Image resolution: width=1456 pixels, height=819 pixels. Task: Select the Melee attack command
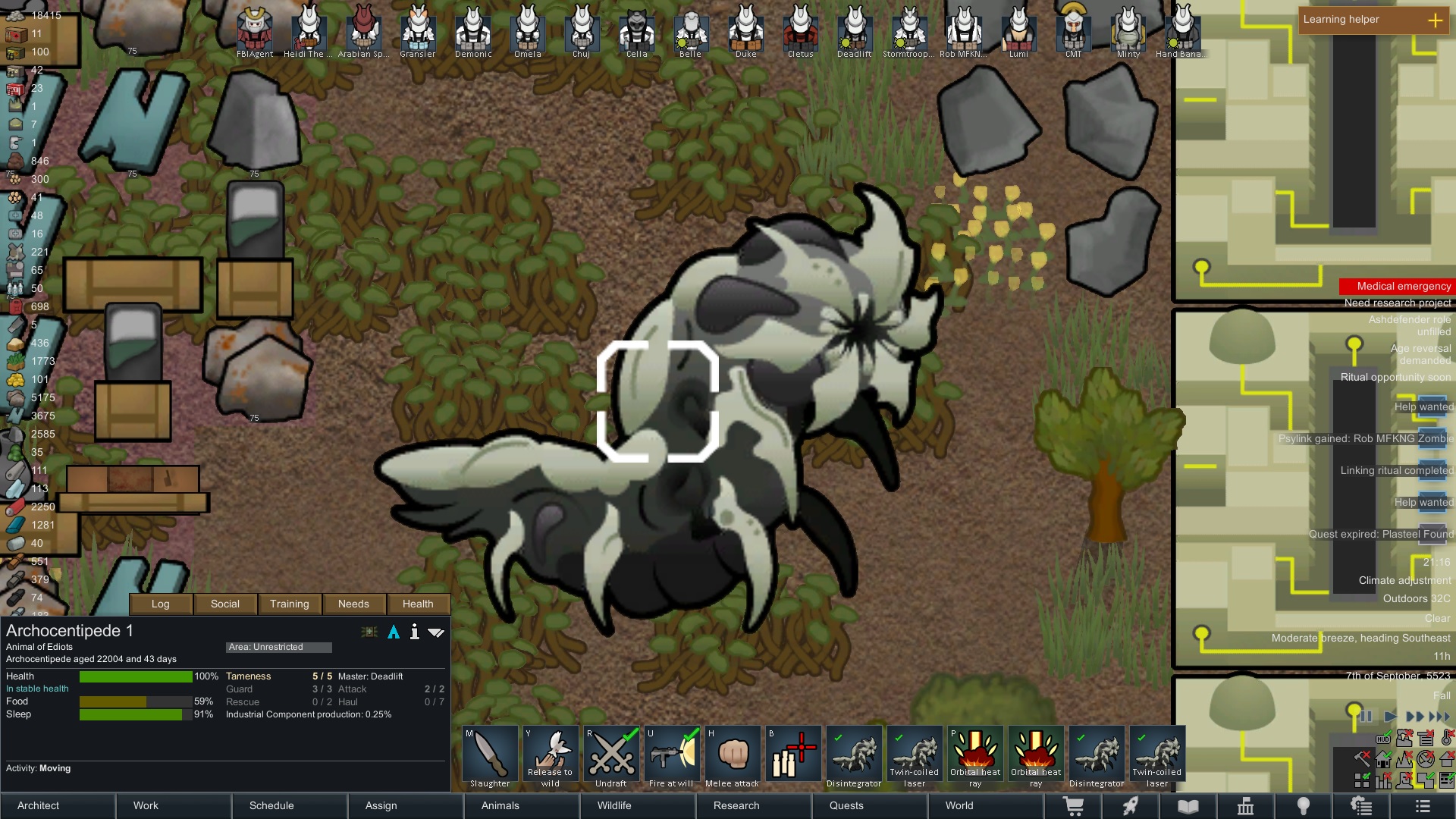733,754
